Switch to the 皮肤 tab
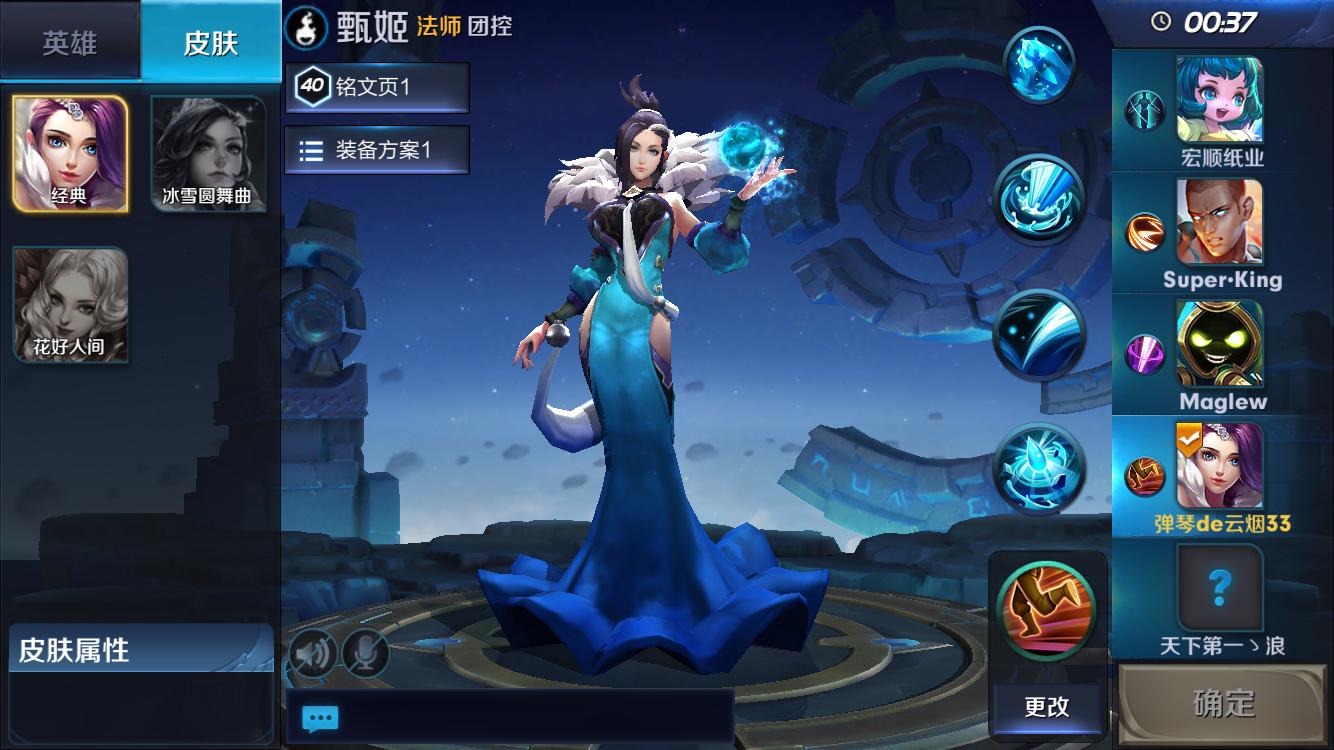Screen dimensions: 1334x750 coord(210,42)
